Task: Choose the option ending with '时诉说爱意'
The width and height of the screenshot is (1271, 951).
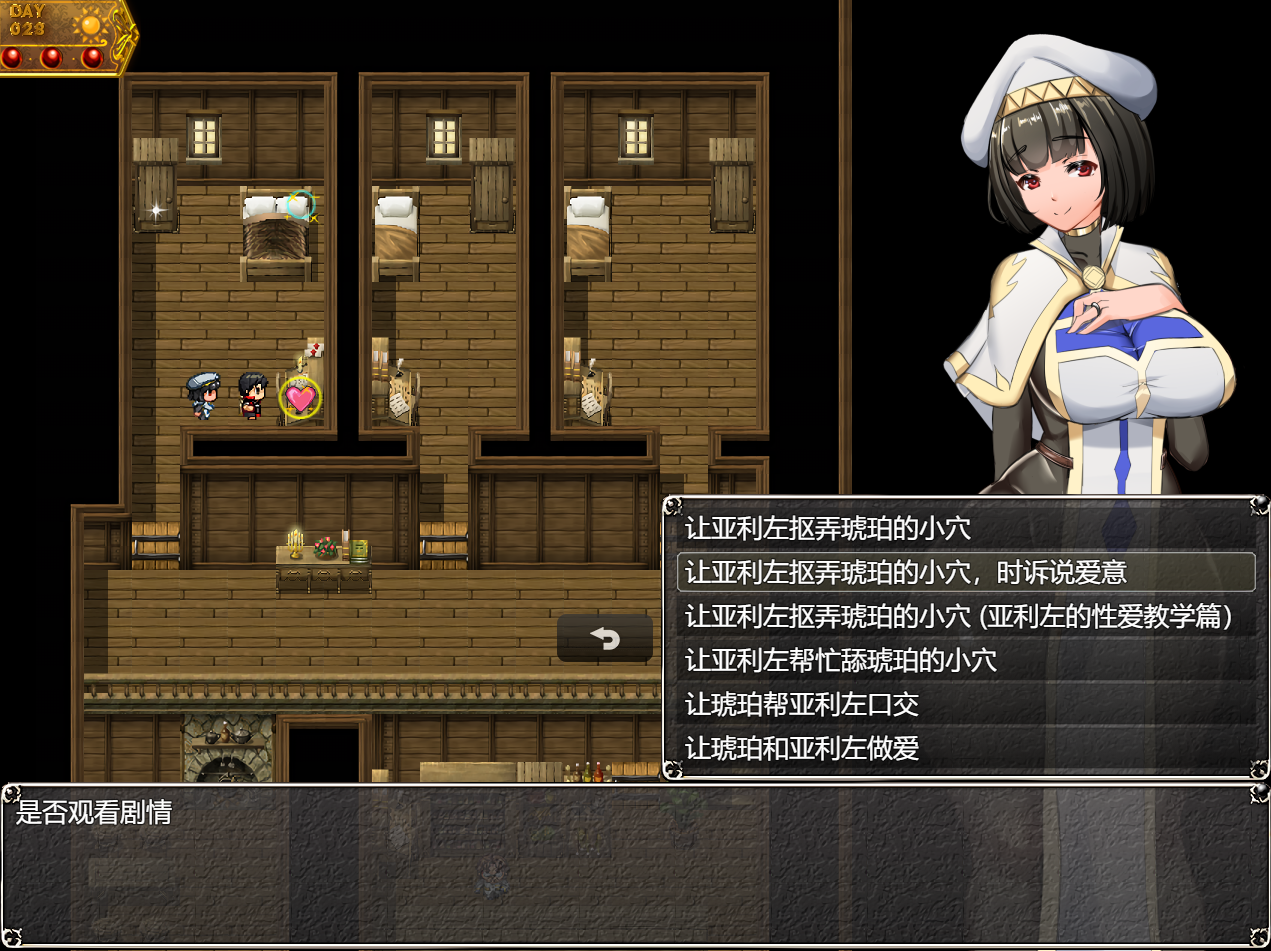Action: tap(906, 572)
